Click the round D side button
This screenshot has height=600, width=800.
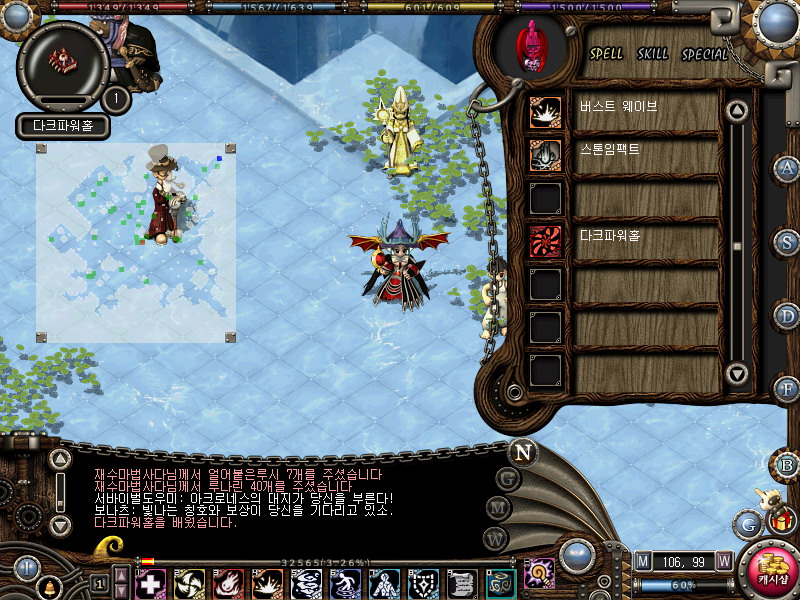point(787,315)
